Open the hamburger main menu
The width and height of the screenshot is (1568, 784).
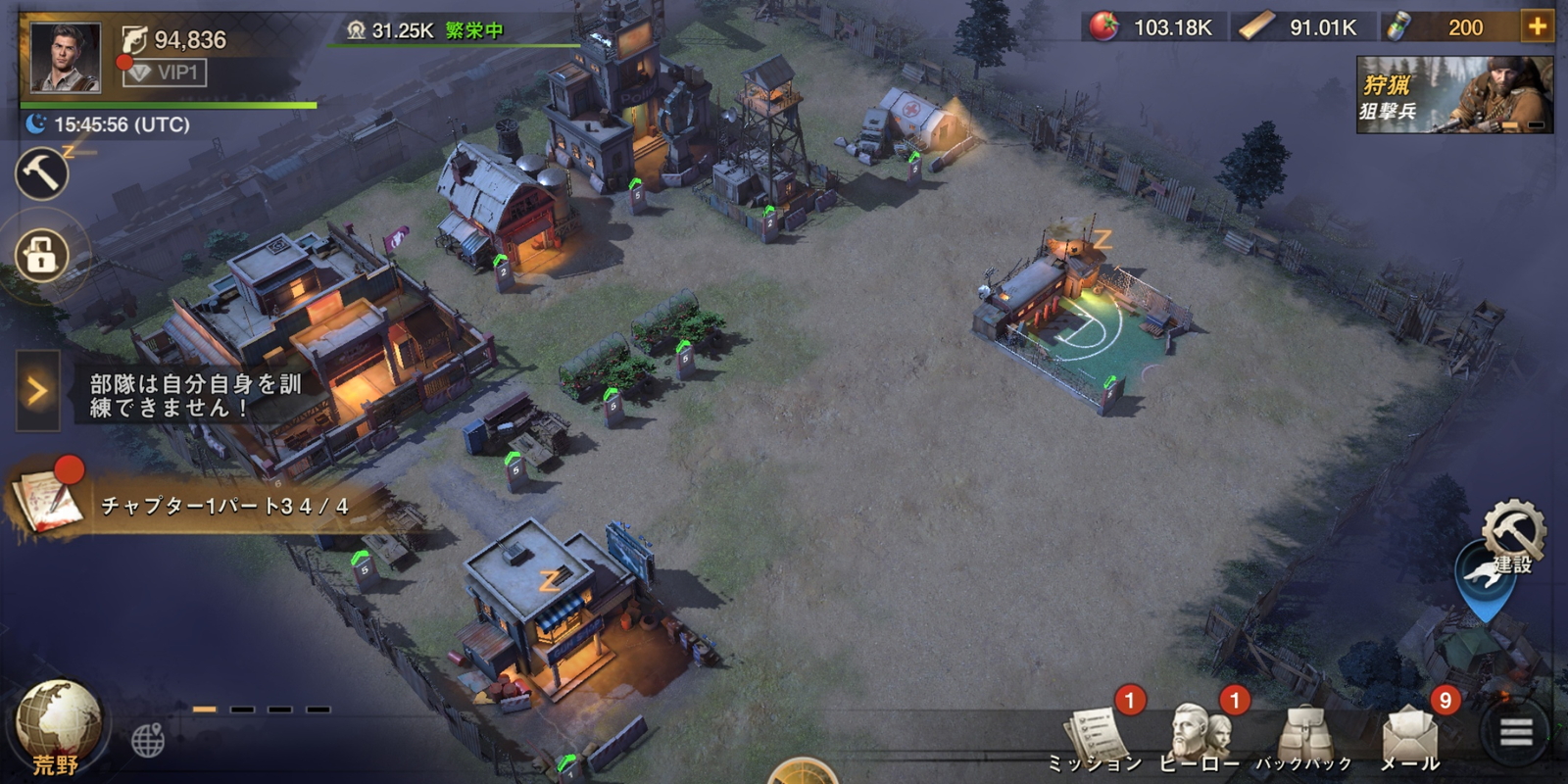pyautogui.click(x=1515, y=732)
